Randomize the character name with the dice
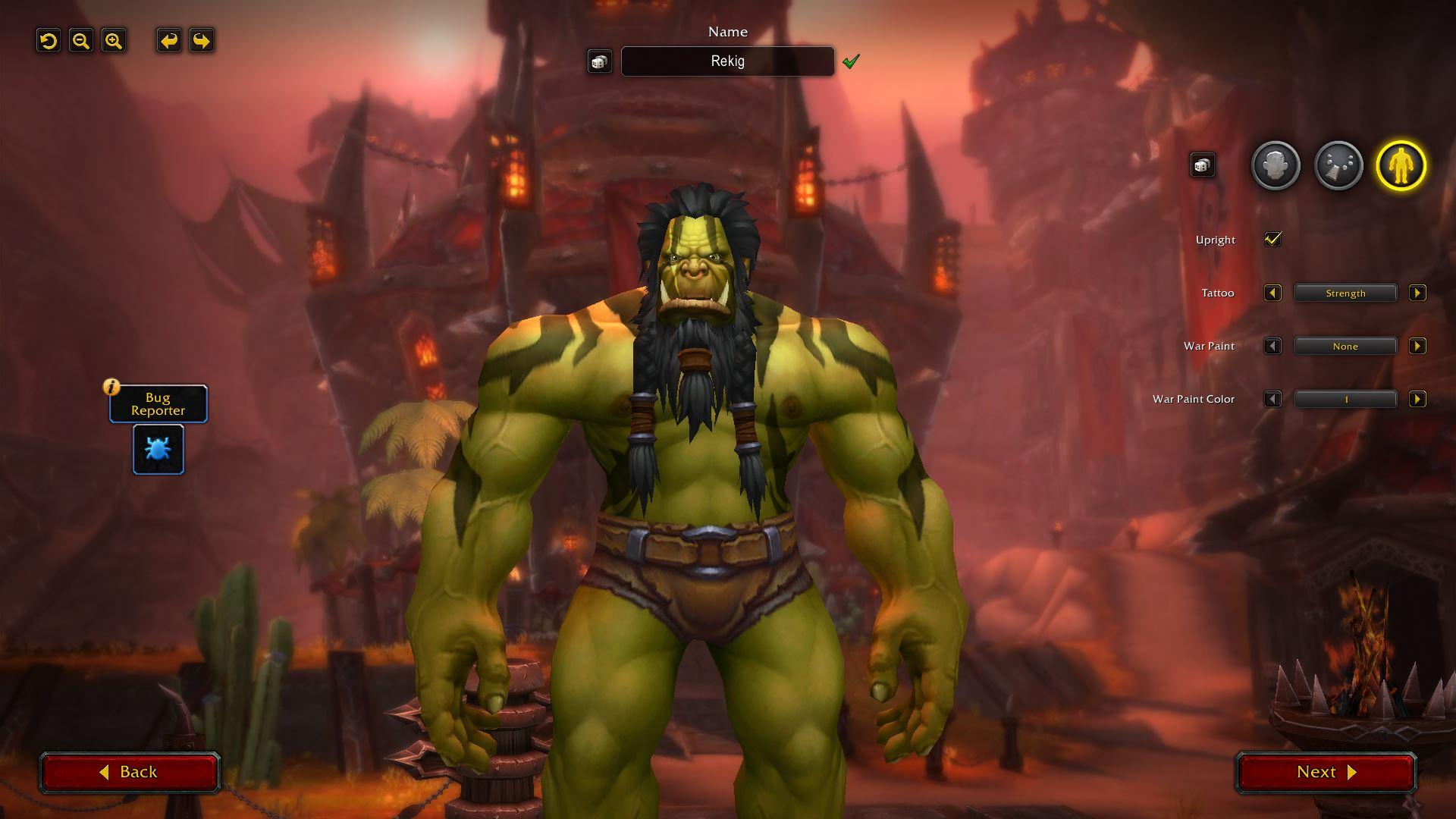The width and height of the screenshot is (1456, 819). tap(599, 61)
